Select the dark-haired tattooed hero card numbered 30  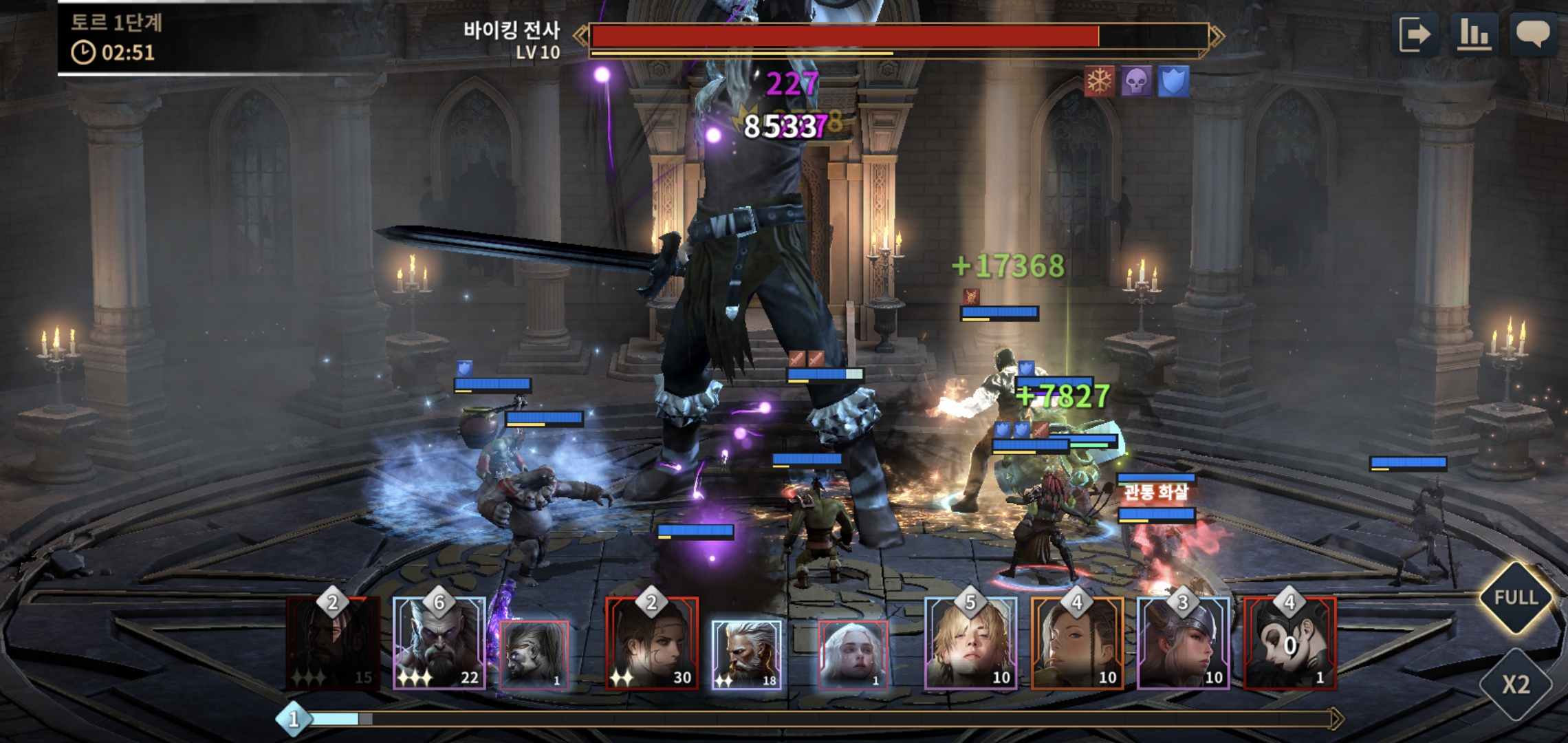651,644
